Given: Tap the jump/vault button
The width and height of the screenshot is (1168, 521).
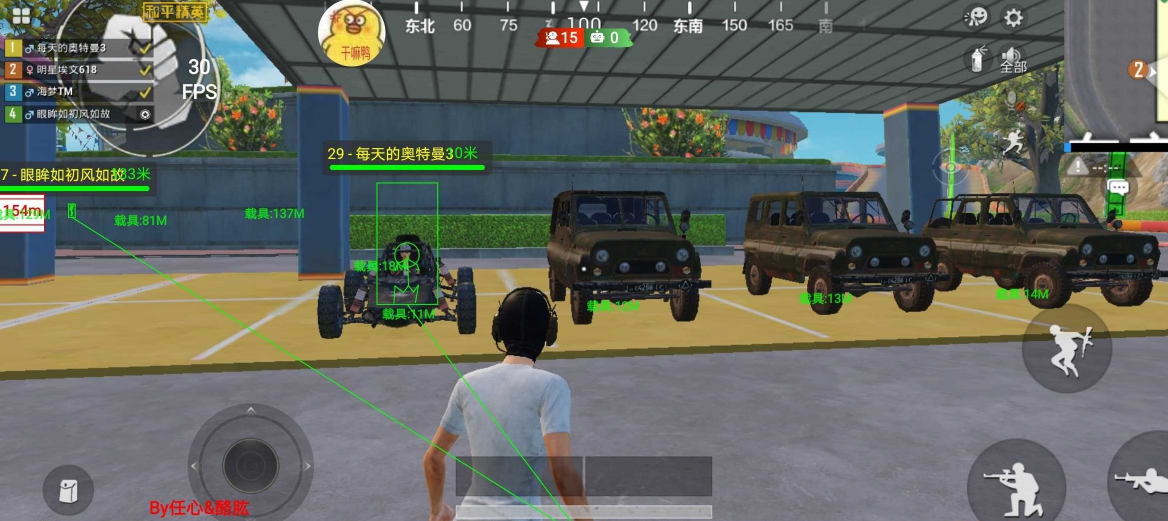Looking at the screenshot, I should click(1066, 348).
